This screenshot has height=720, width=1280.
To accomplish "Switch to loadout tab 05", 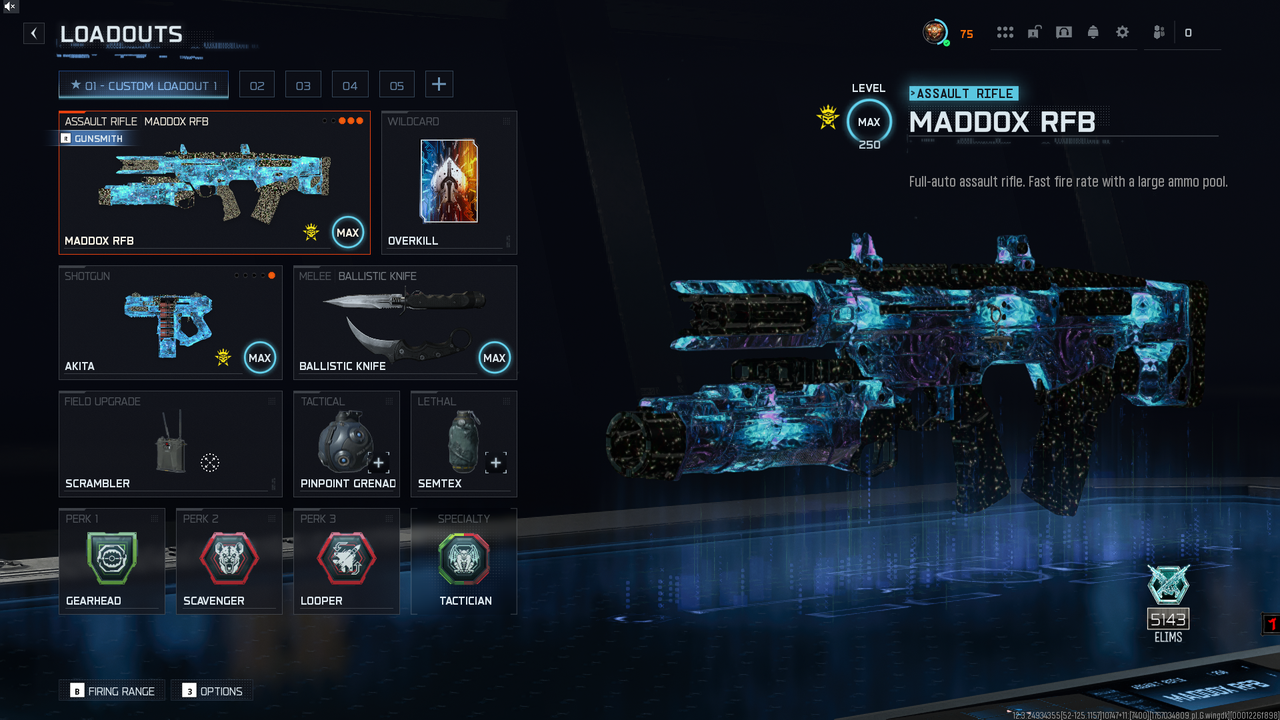I will (397, 86).
